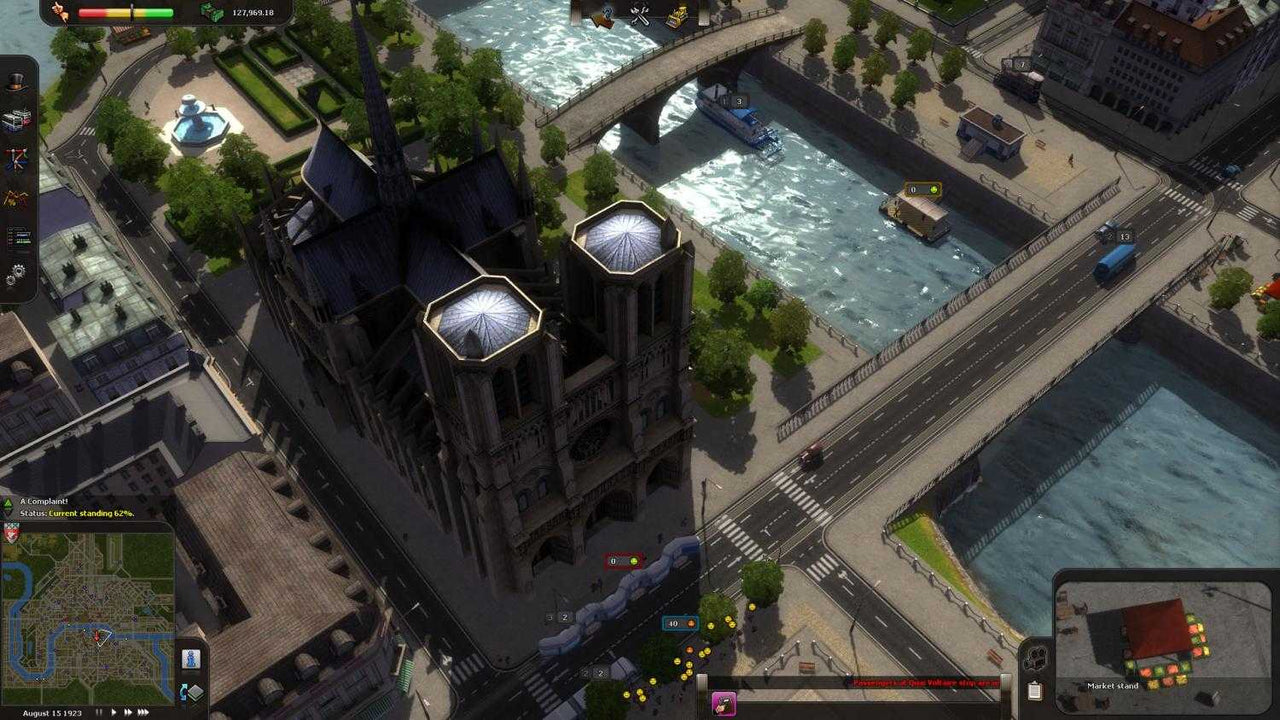This screenshot has width=1280, height=720.
Task: Pause the game simulation
Action: pyautogui.click(x=99, y=712)
